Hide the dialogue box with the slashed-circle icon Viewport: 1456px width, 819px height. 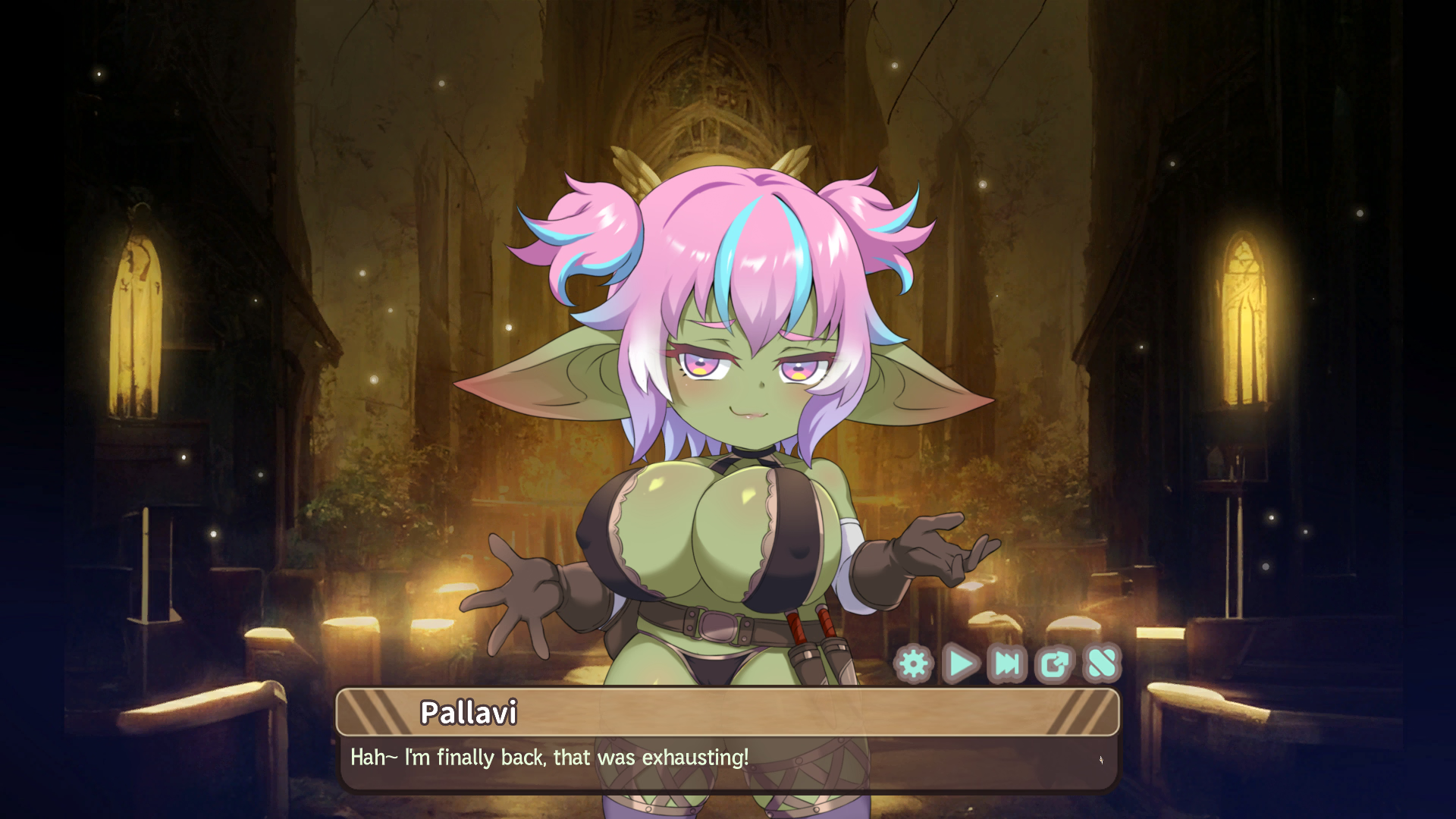click(x=1102, y=664)
